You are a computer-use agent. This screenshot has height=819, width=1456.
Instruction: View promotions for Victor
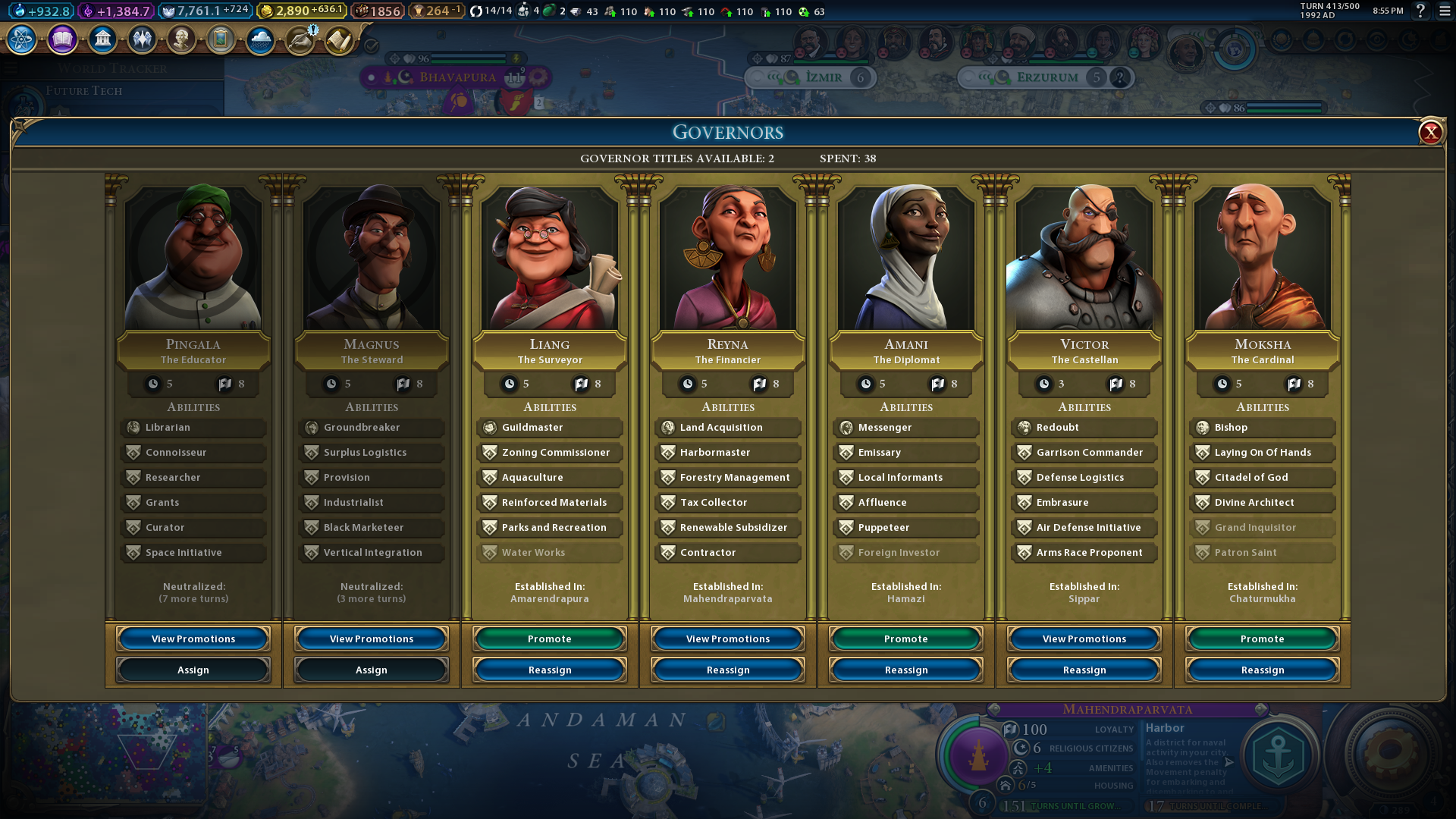point(1084,639)
